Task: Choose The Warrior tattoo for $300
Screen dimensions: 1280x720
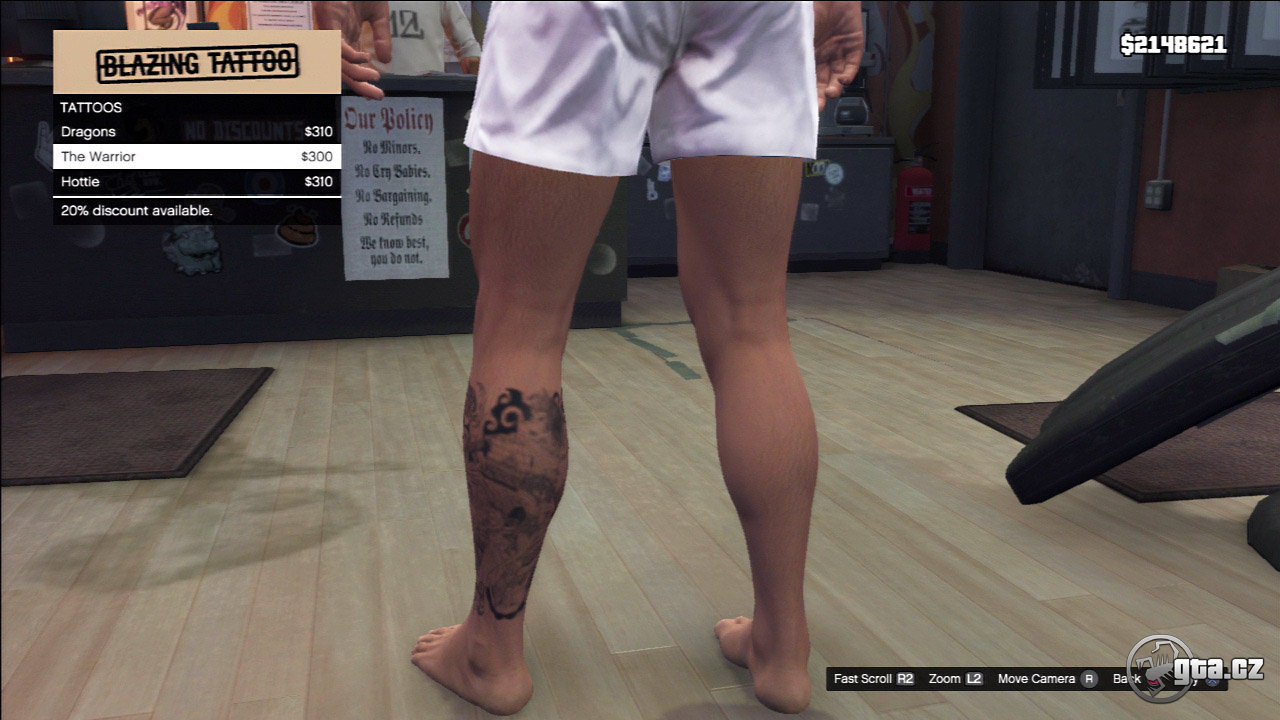Action: pyautogui.click(x=196, y=157)
